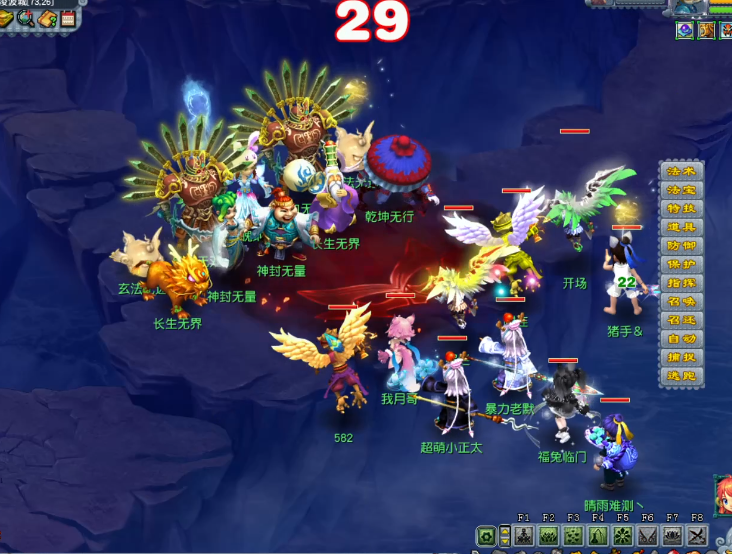The image size is (732, 554).
Task: Select the 召还 recall command
Action: click(681, 320)
